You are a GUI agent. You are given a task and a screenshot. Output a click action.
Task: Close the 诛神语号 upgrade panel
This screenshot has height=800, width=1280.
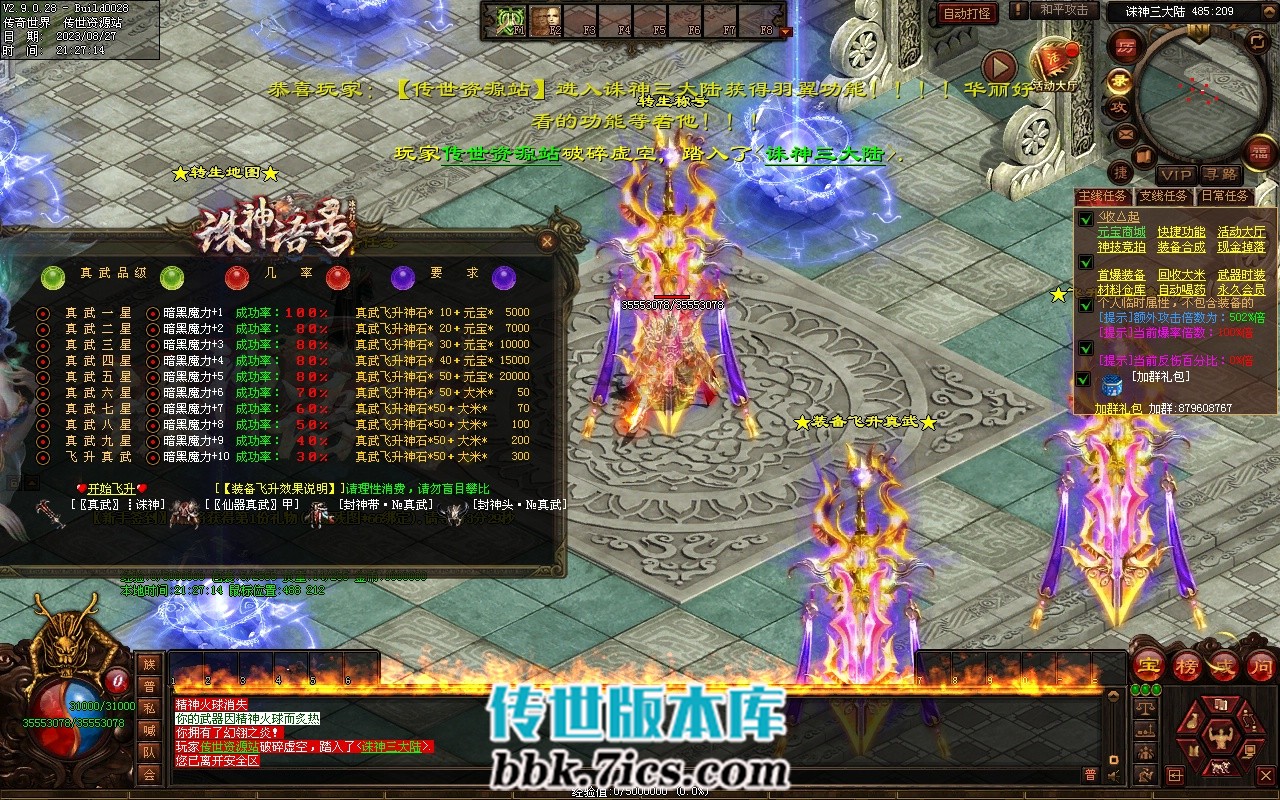547,241
